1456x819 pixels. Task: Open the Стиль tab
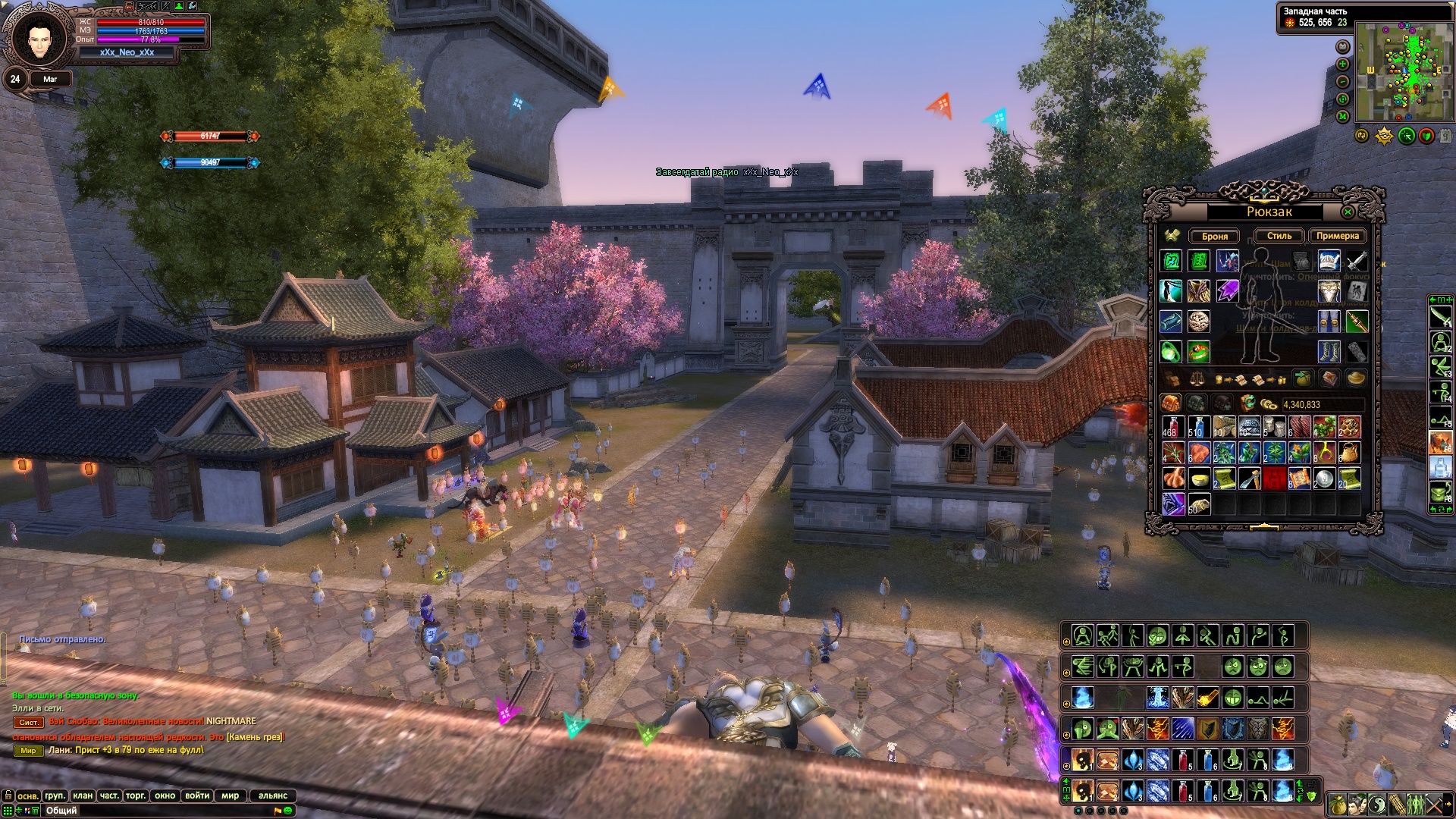[1279, 236]
